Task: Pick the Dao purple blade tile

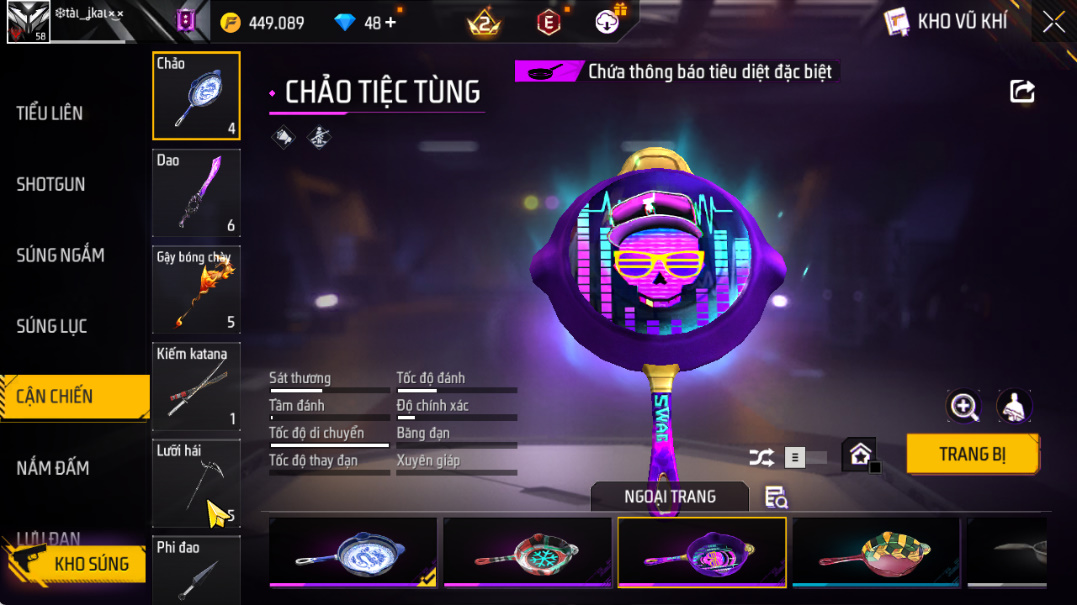Action: [x=196, y=192]
